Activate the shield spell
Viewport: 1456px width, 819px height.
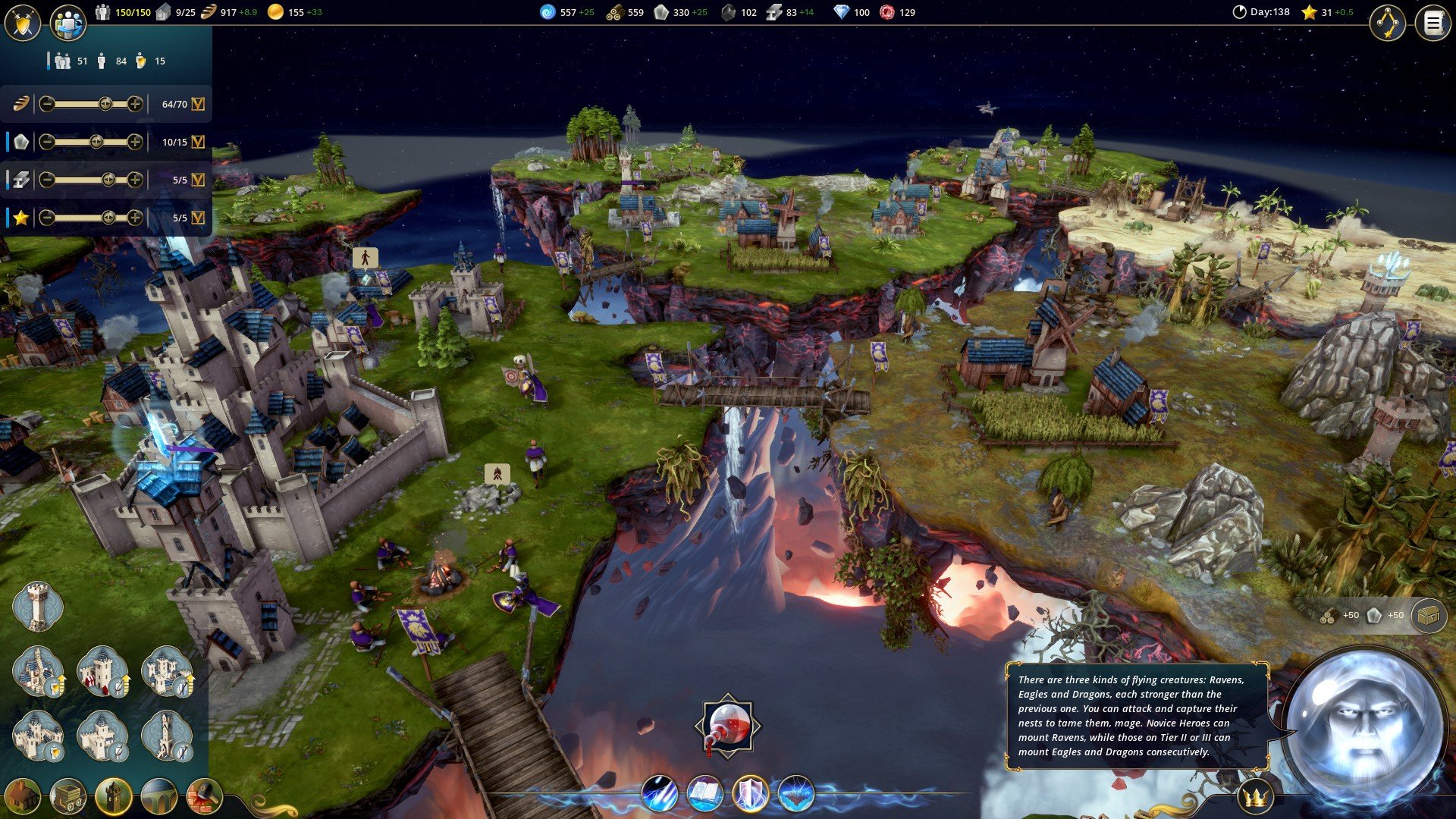point(750,794)
